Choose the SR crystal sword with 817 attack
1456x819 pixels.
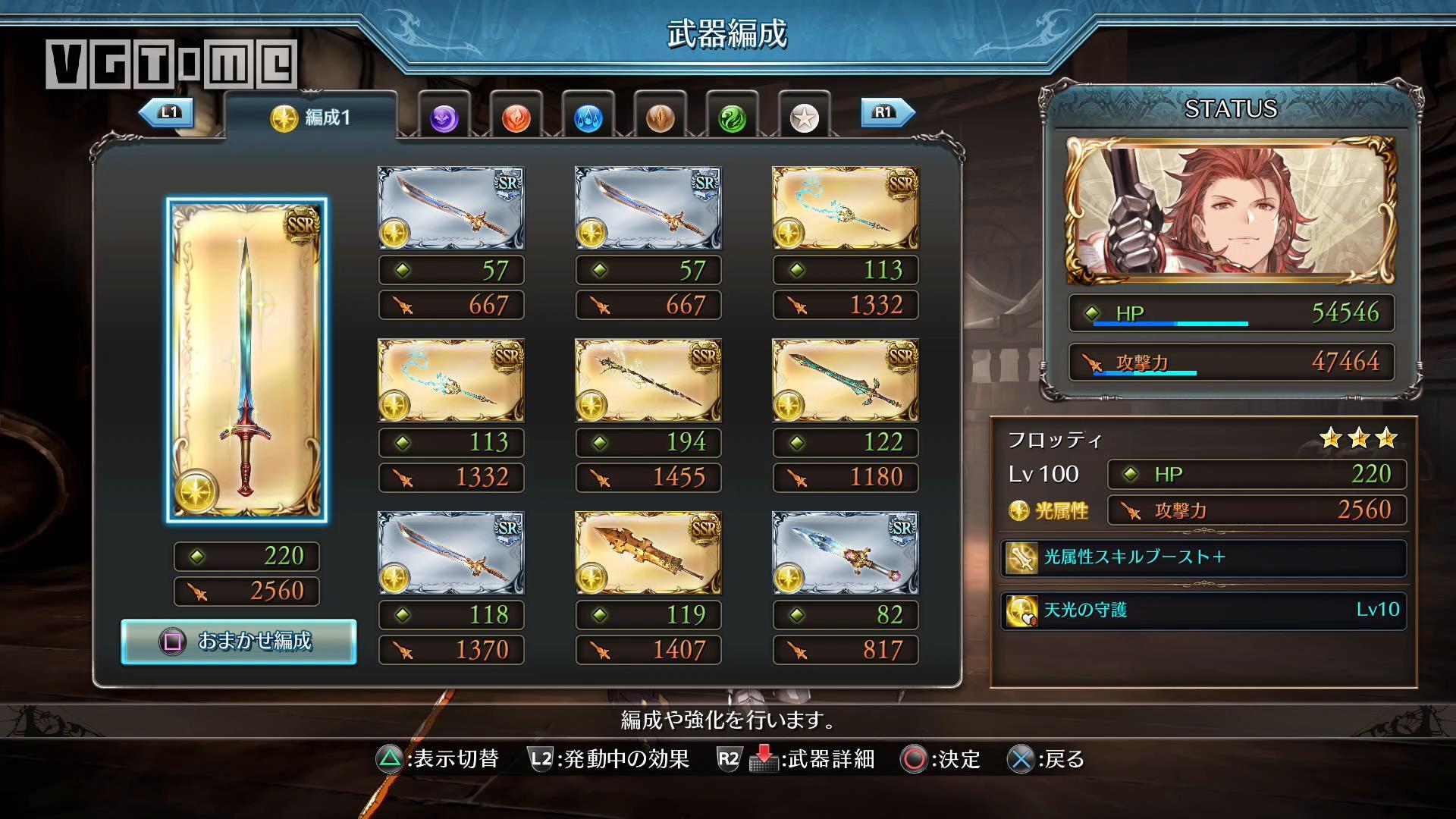point(845,553)
